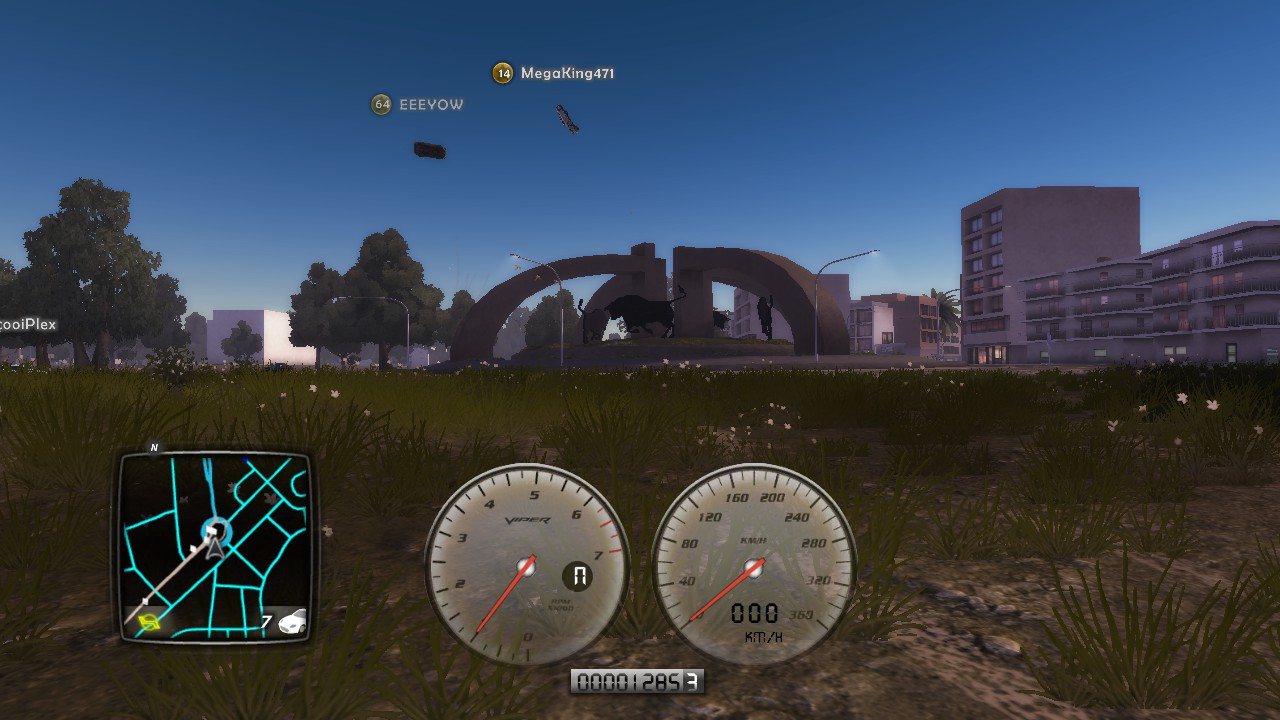Image resolution: width=1280 pixels, height=720 pixels.
Task: Toggle the KM/H speed unit display
Action: (762, 637)
